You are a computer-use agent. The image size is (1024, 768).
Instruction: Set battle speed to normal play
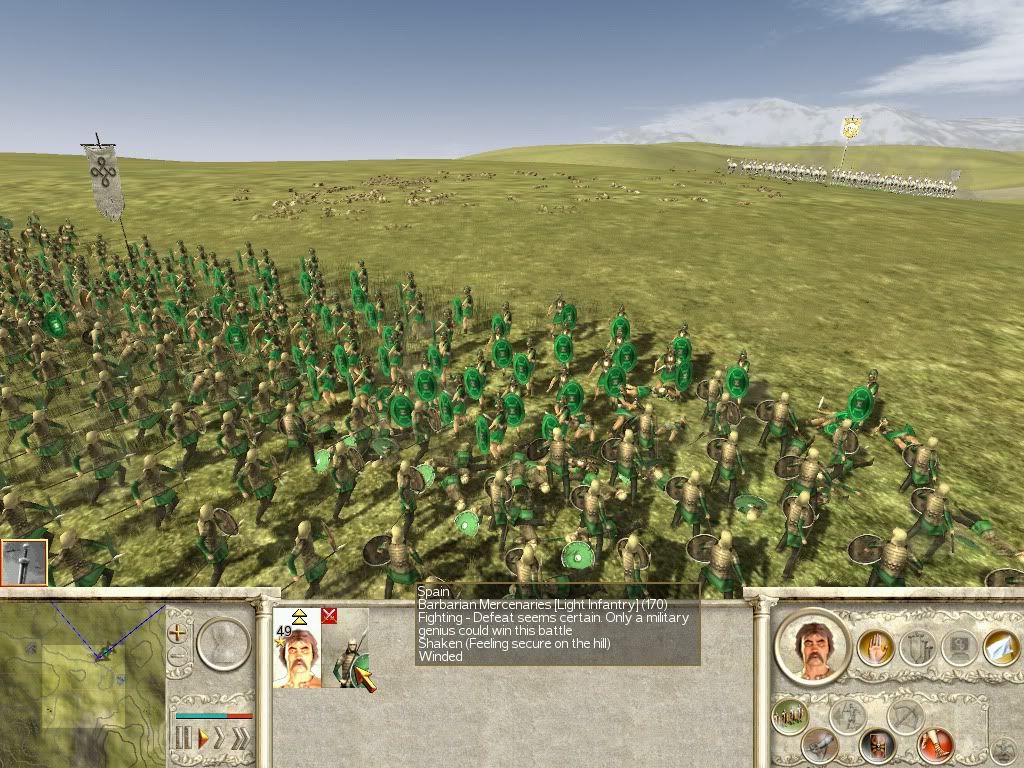pyautogui.click(x=202, y=739)
